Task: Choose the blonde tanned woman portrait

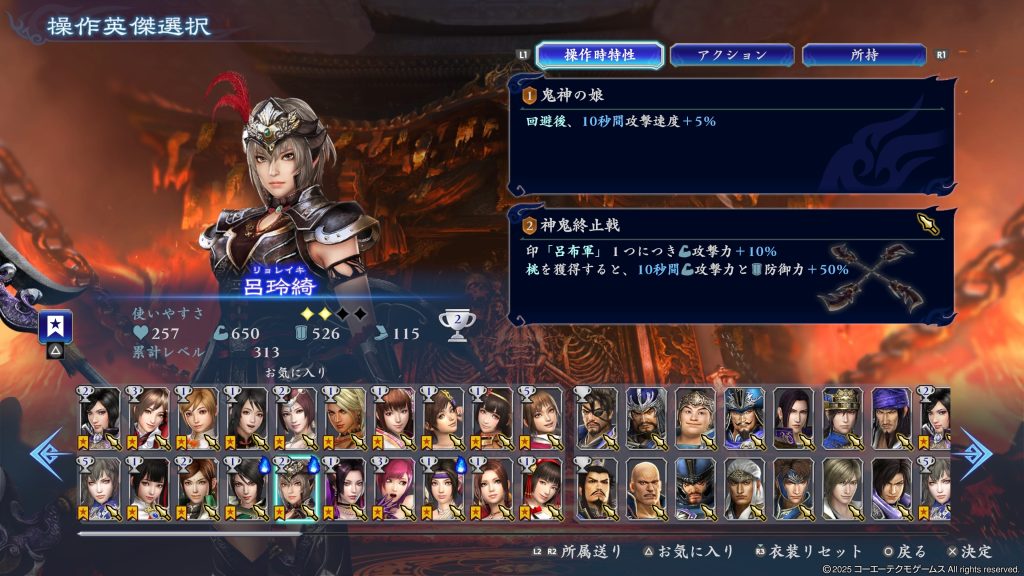Action: point(345,417)
